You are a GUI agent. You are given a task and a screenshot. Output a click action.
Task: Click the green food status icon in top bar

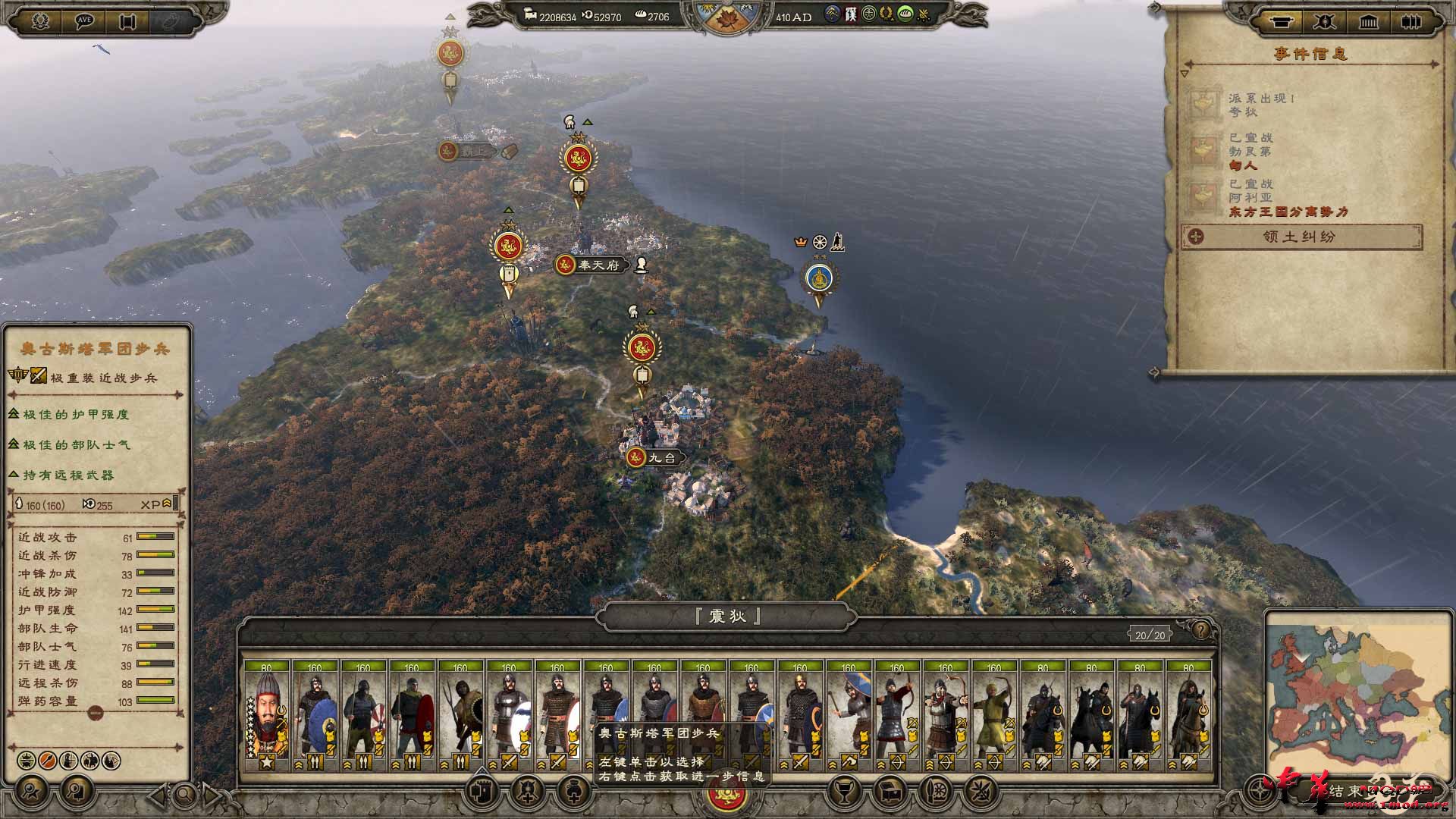(x=905, y=14)
